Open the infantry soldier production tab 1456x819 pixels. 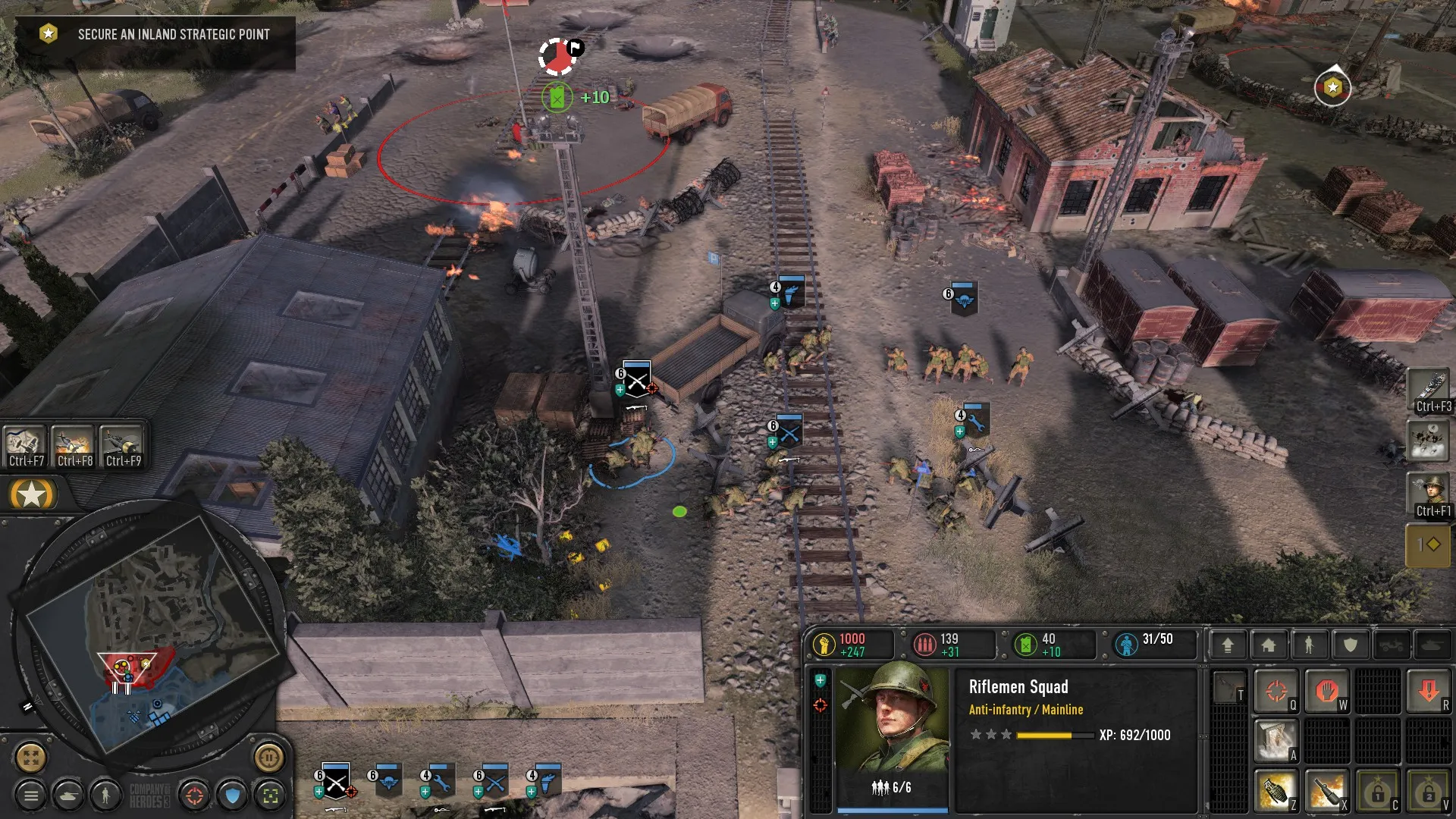pos(1309,645)
